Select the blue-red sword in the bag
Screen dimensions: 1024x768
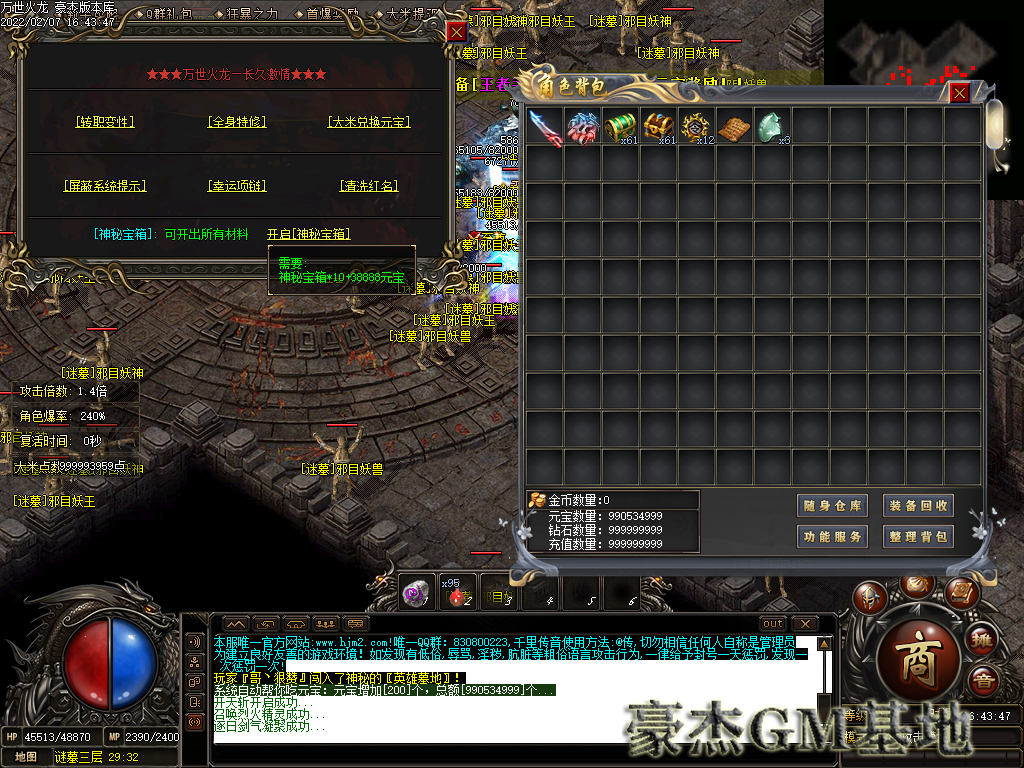(545, 127)
